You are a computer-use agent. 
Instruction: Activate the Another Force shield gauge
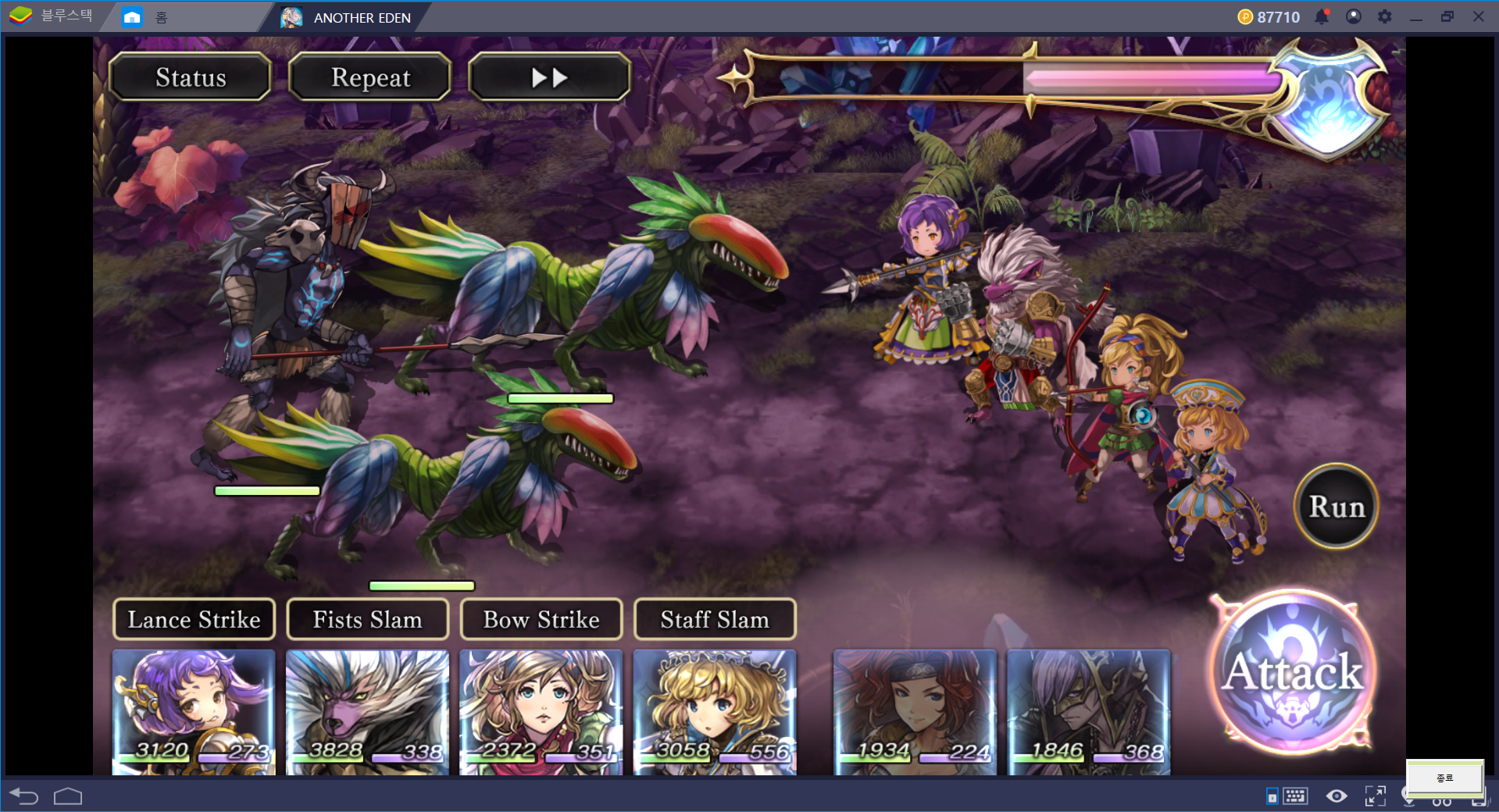[x=1327, y=100]
